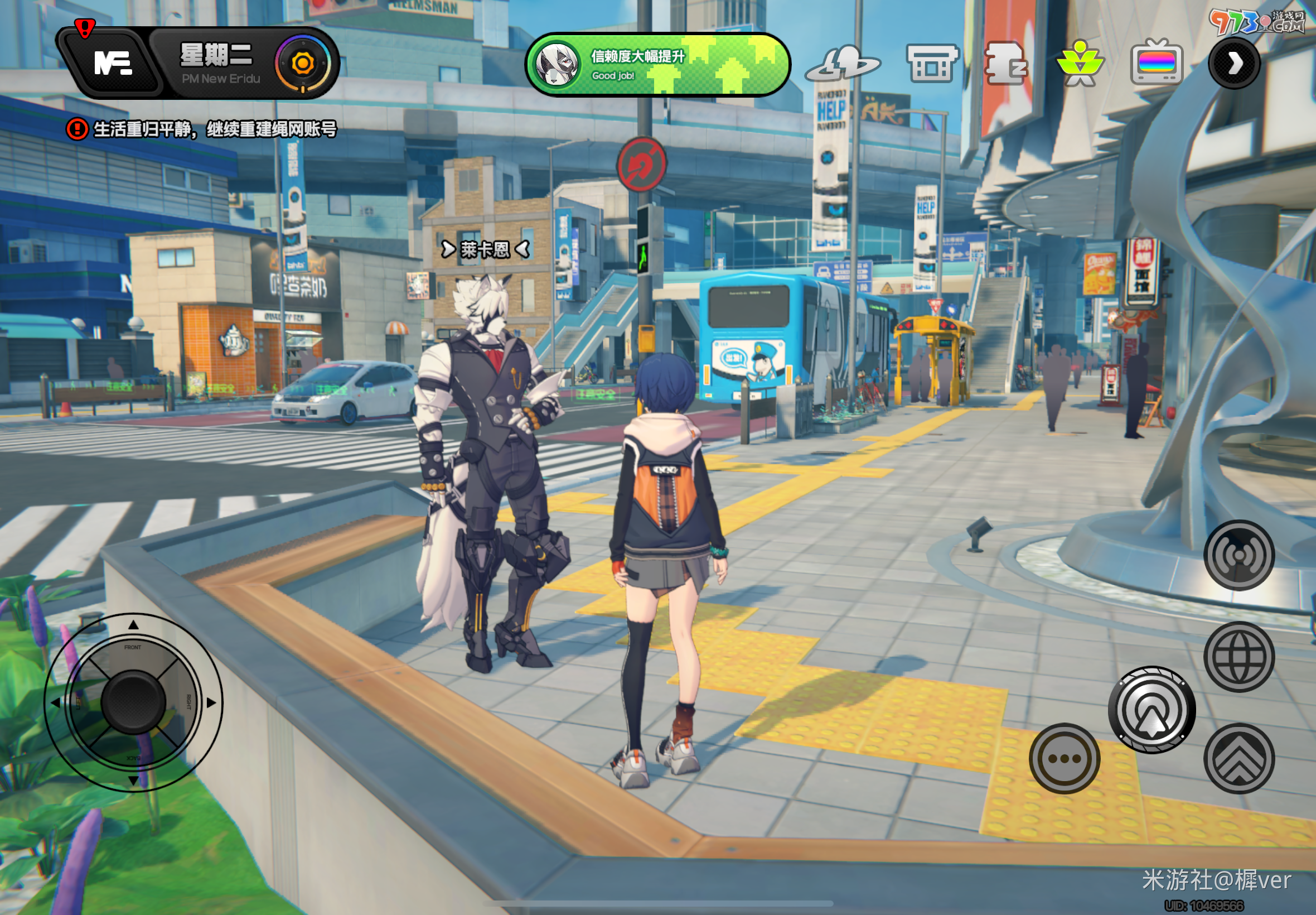Tap the large circular interact button
This screenshot has width=1316, height=915.
(1151, 710)
